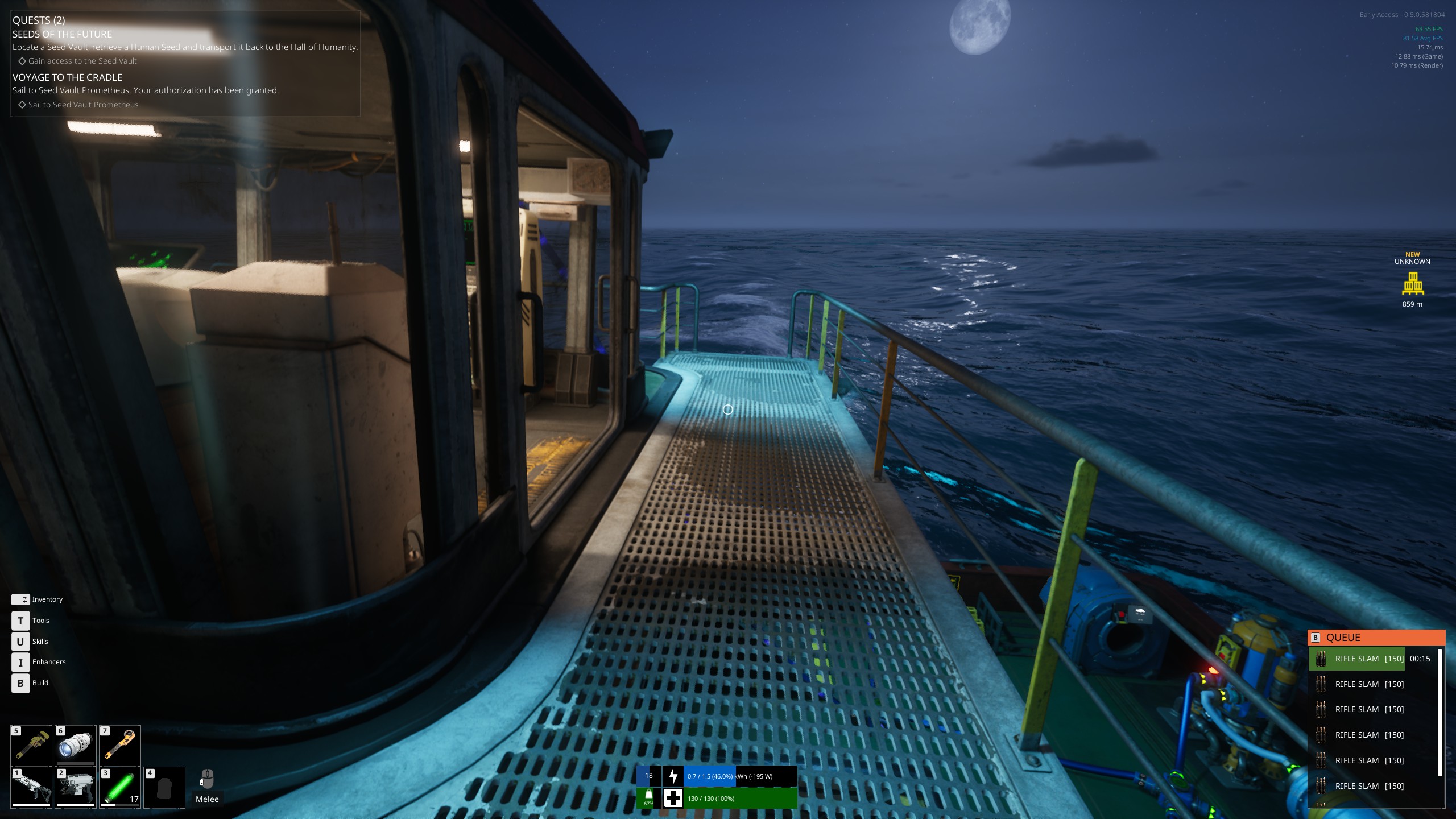
Task: Open the Inventory shortcut
Action: click(x=20, y=599)
